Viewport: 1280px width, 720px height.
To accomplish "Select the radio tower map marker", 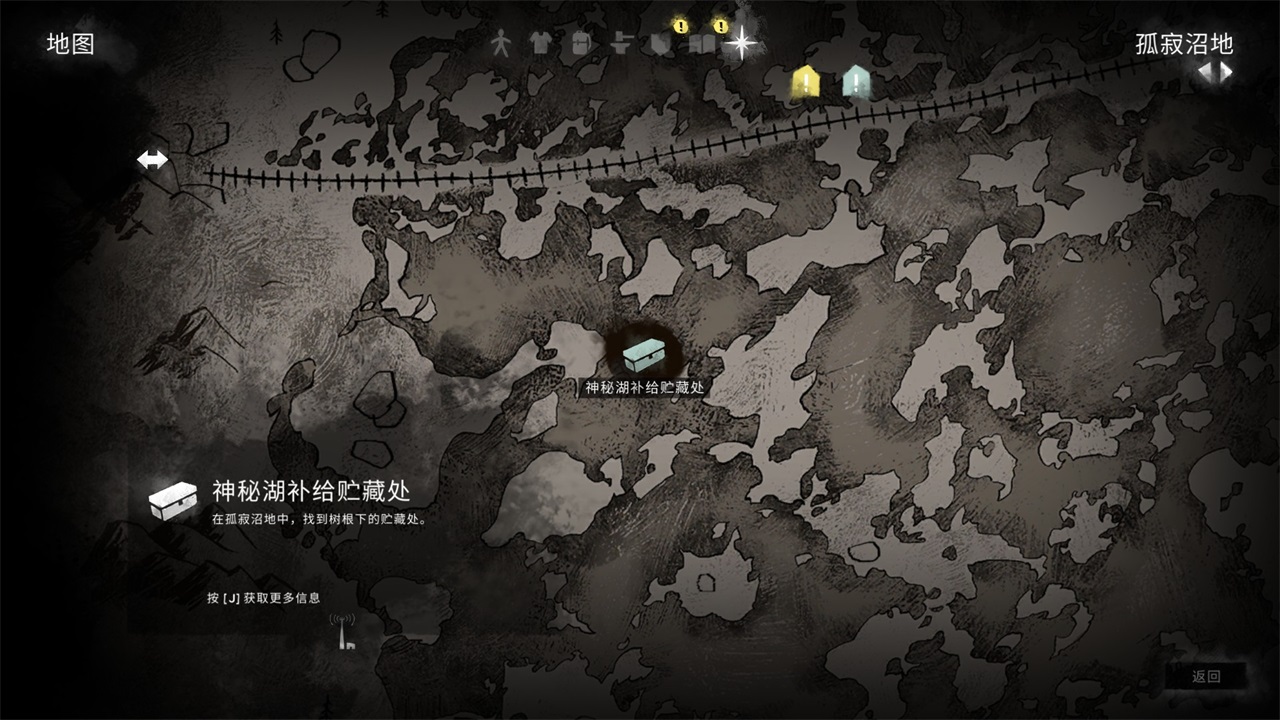I will click(343, 632).
